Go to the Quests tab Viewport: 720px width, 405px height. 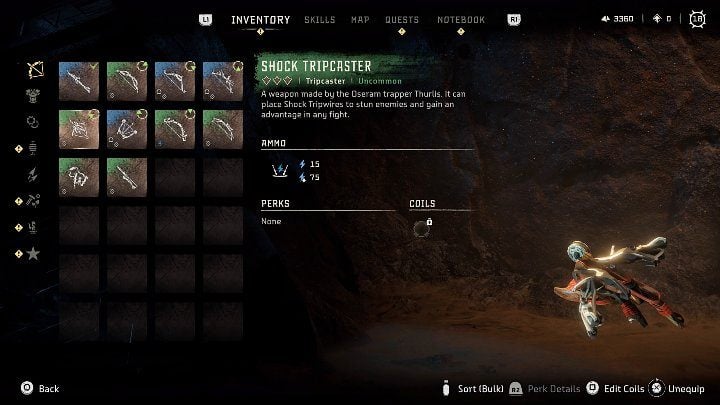point(401,20)
